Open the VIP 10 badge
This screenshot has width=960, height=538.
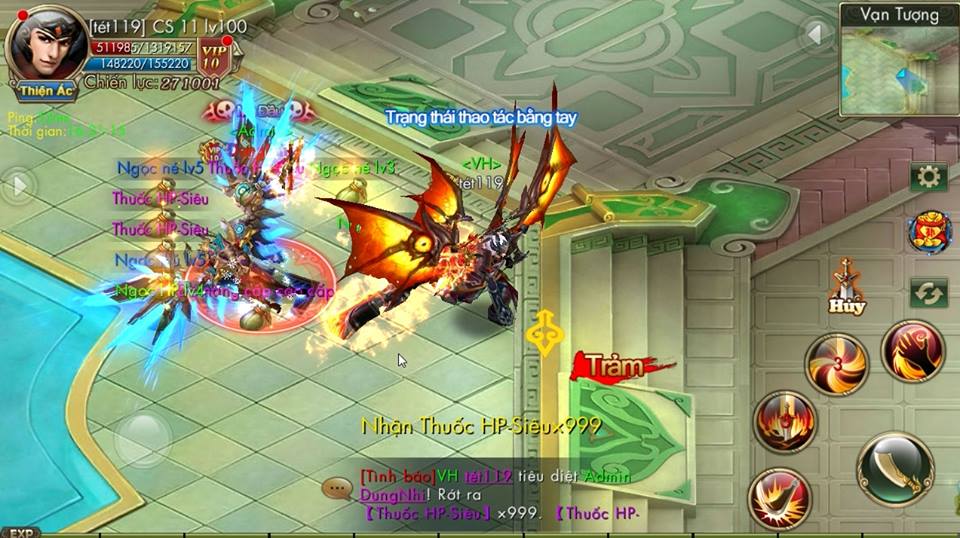(213, 55)
